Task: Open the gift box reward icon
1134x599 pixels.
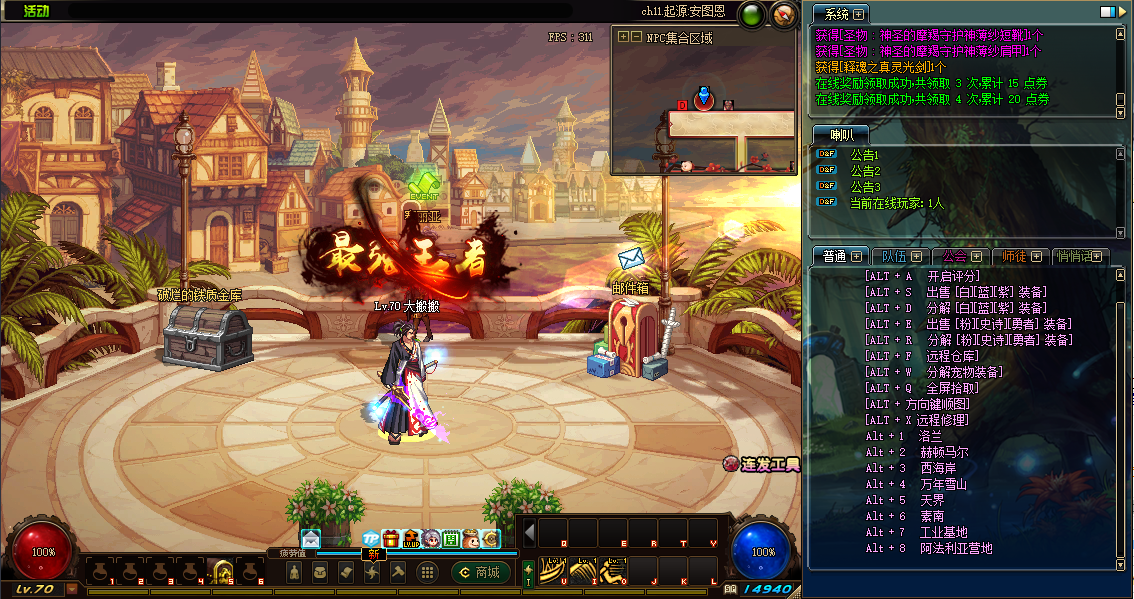Action: pyautogui.click(x=391, y=539)
